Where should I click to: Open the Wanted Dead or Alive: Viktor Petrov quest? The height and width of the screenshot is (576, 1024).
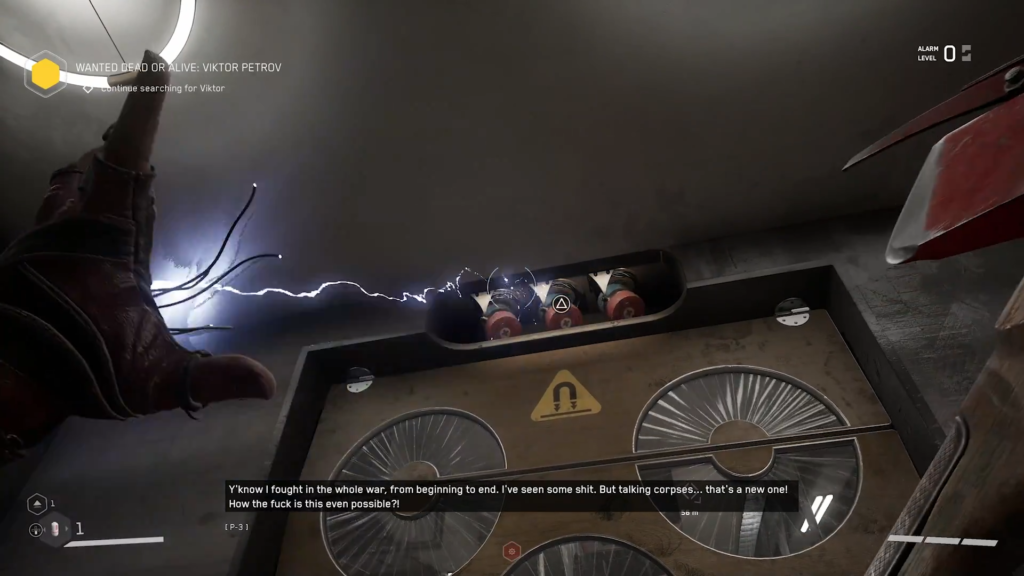[178, 68]
